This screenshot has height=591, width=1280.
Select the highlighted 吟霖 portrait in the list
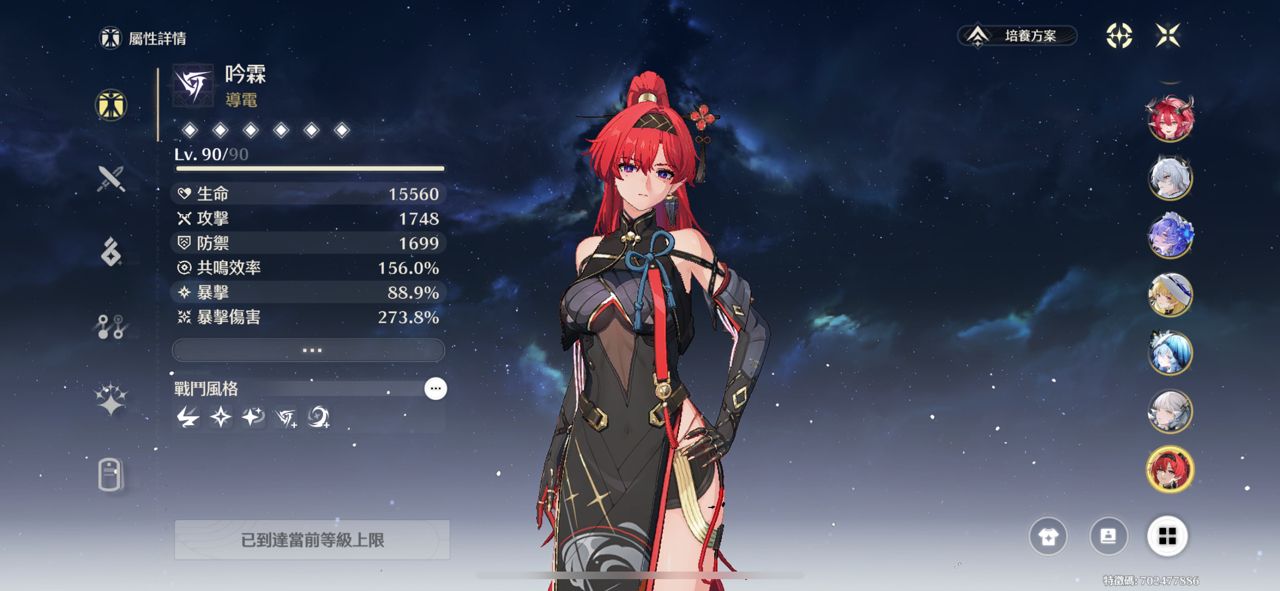[x=1170, y=469]
